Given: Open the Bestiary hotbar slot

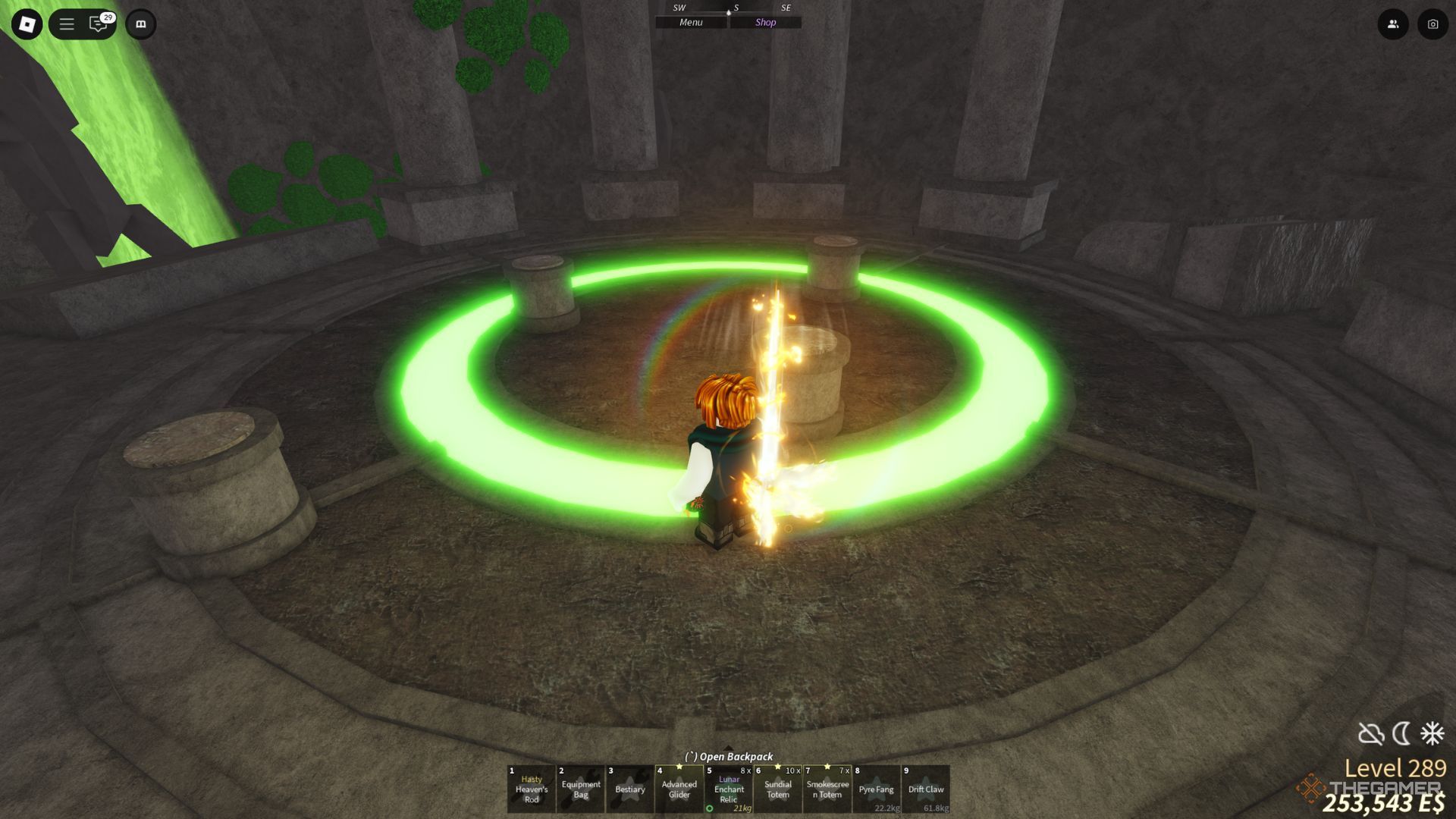Looking at the screenshot, I should click(x=630, y=789).
